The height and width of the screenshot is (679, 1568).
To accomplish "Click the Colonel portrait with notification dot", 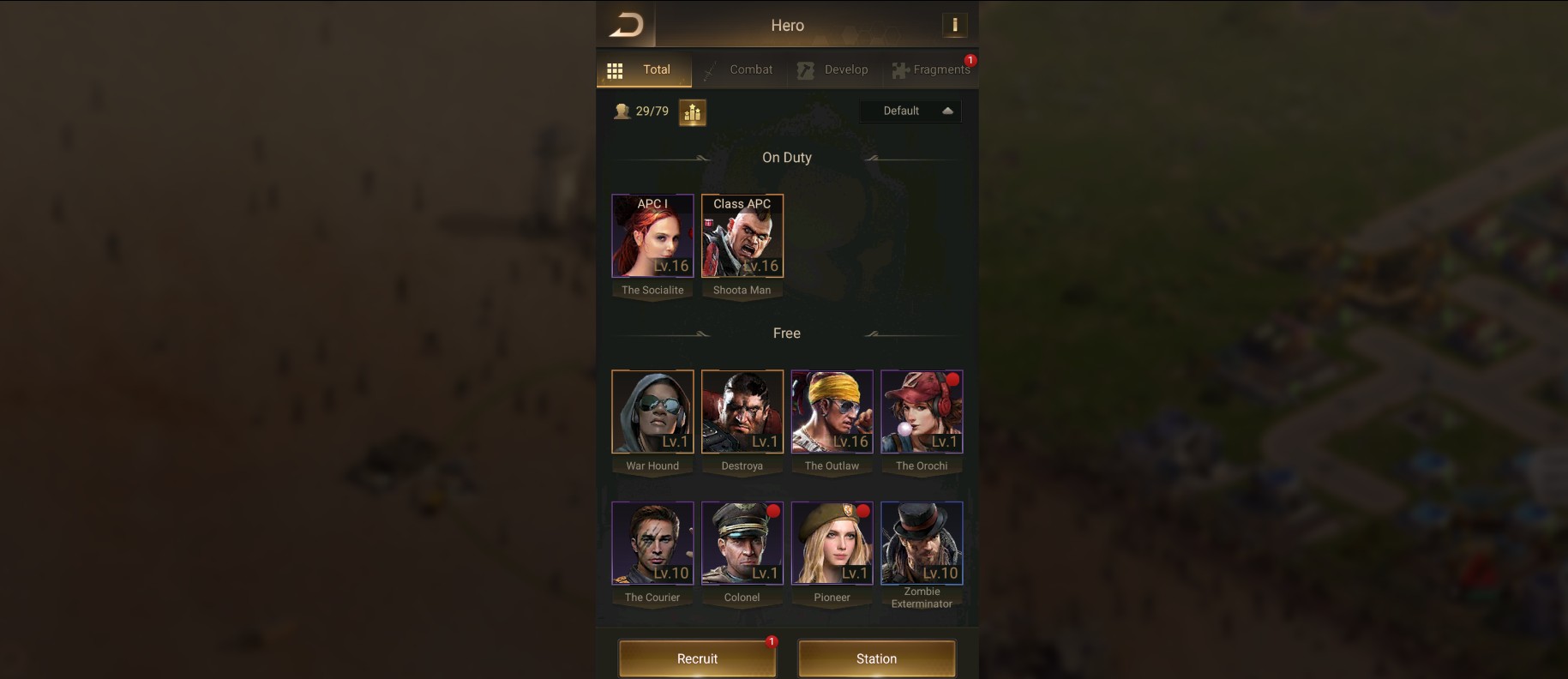I will pyautogui.click(x=742, y=543).
